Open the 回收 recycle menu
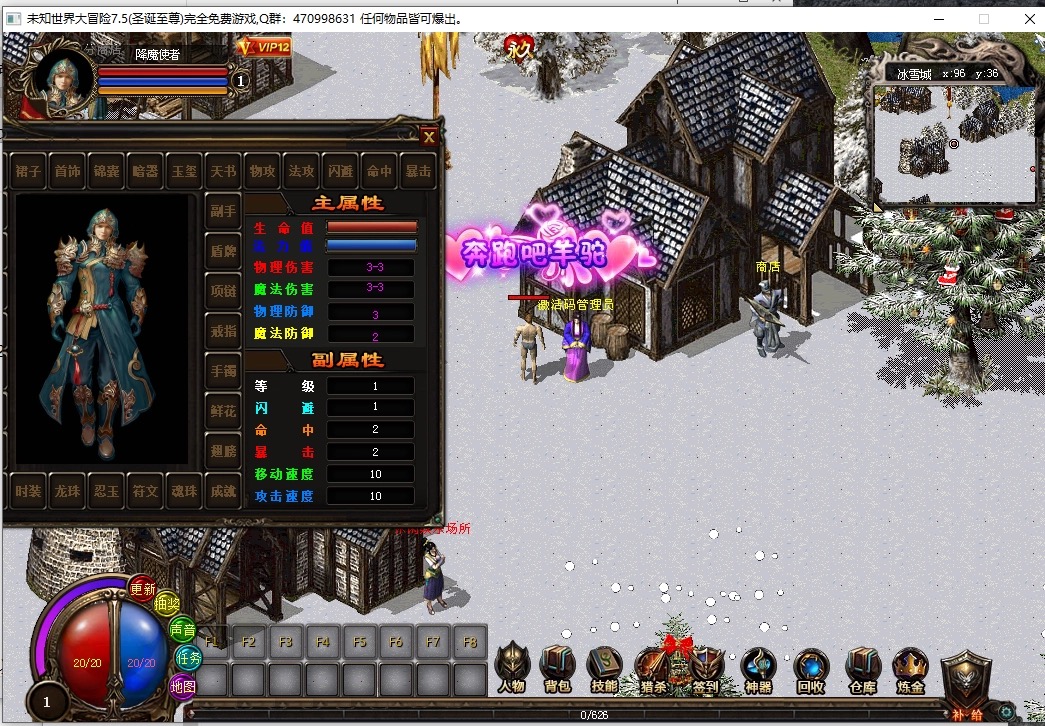1045x726 pixels. tap(810, 667)
